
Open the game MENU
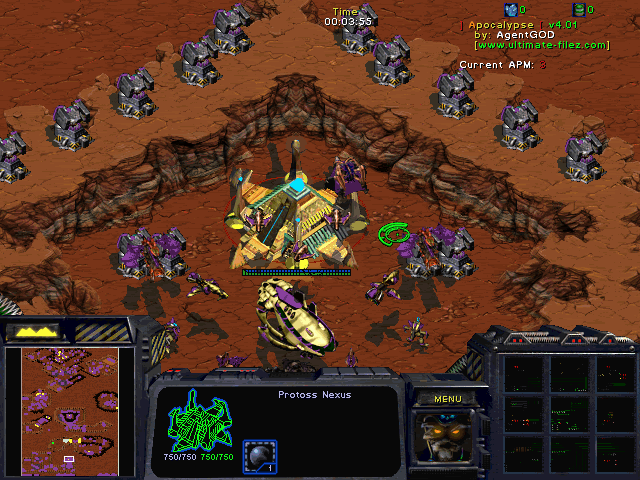pos(447,399)
